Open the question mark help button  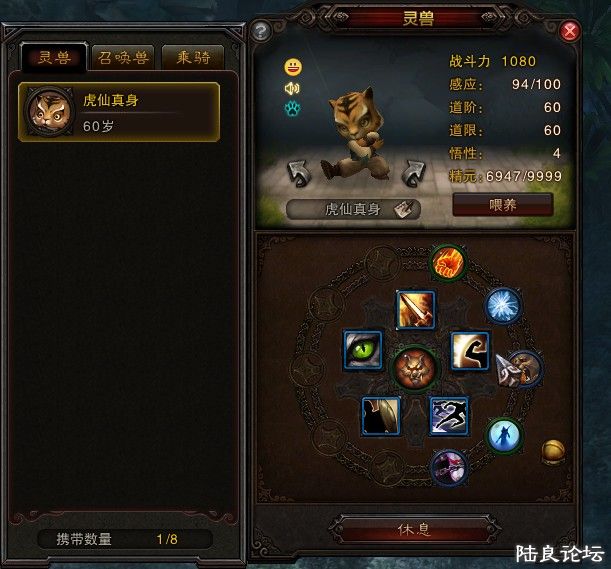point(261,31)
